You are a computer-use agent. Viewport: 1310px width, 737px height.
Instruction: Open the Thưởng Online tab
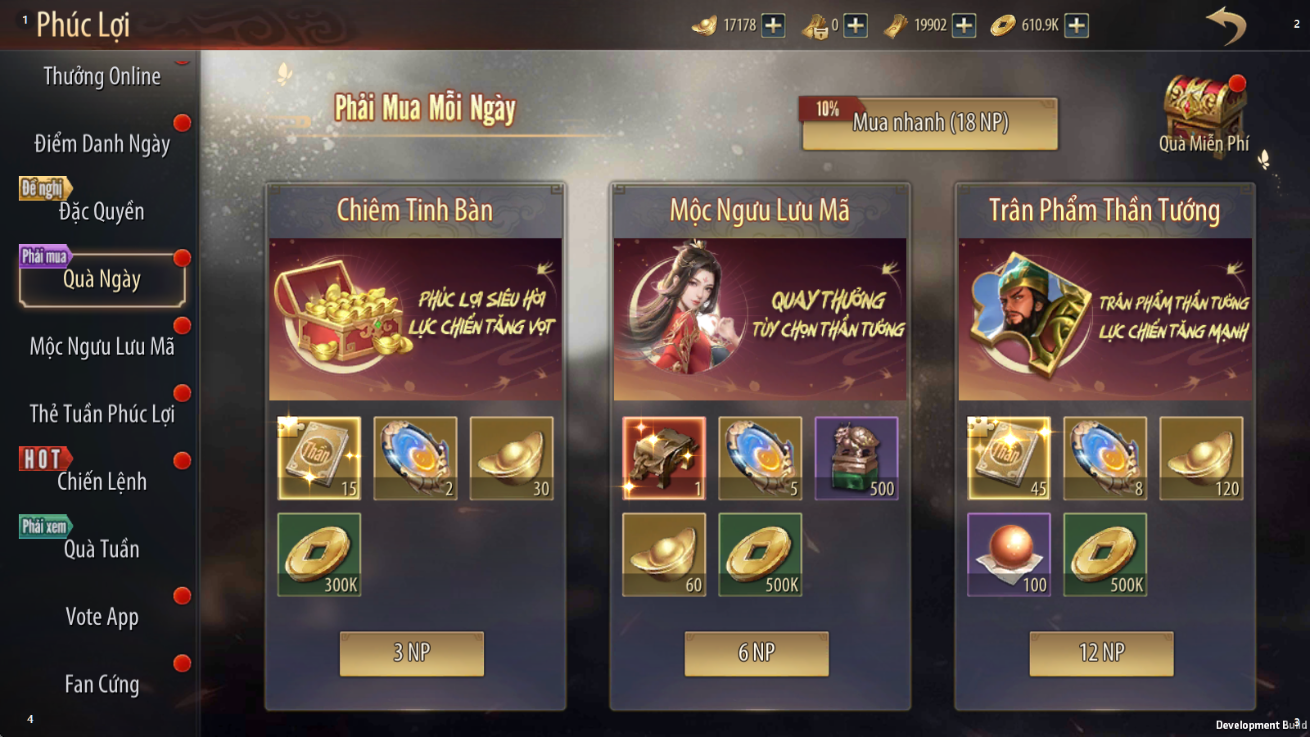pos(101,77)
